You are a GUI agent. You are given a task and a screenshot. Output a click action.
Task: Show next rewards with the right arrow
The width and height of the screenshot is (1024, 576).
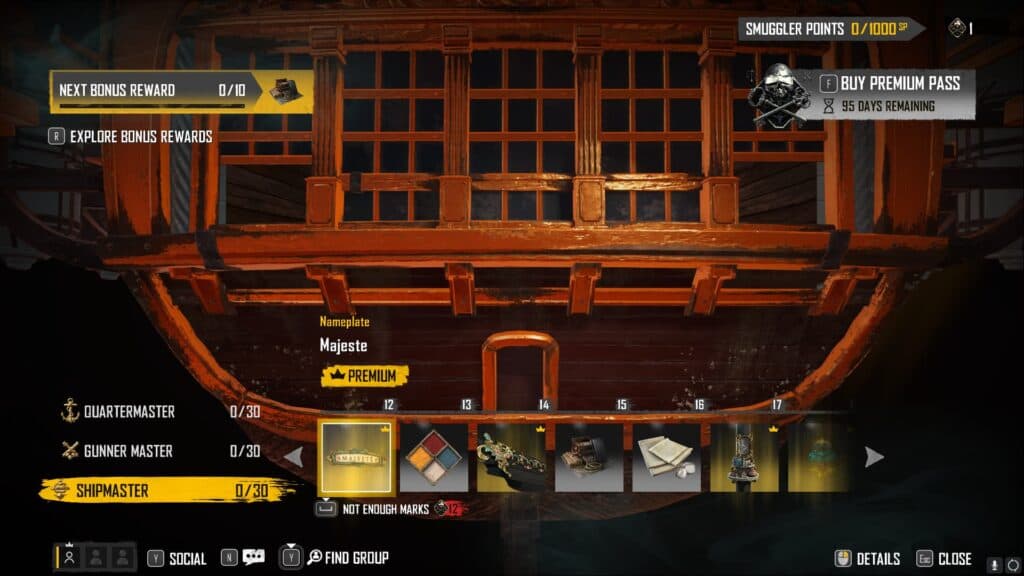tap(874, 457)
